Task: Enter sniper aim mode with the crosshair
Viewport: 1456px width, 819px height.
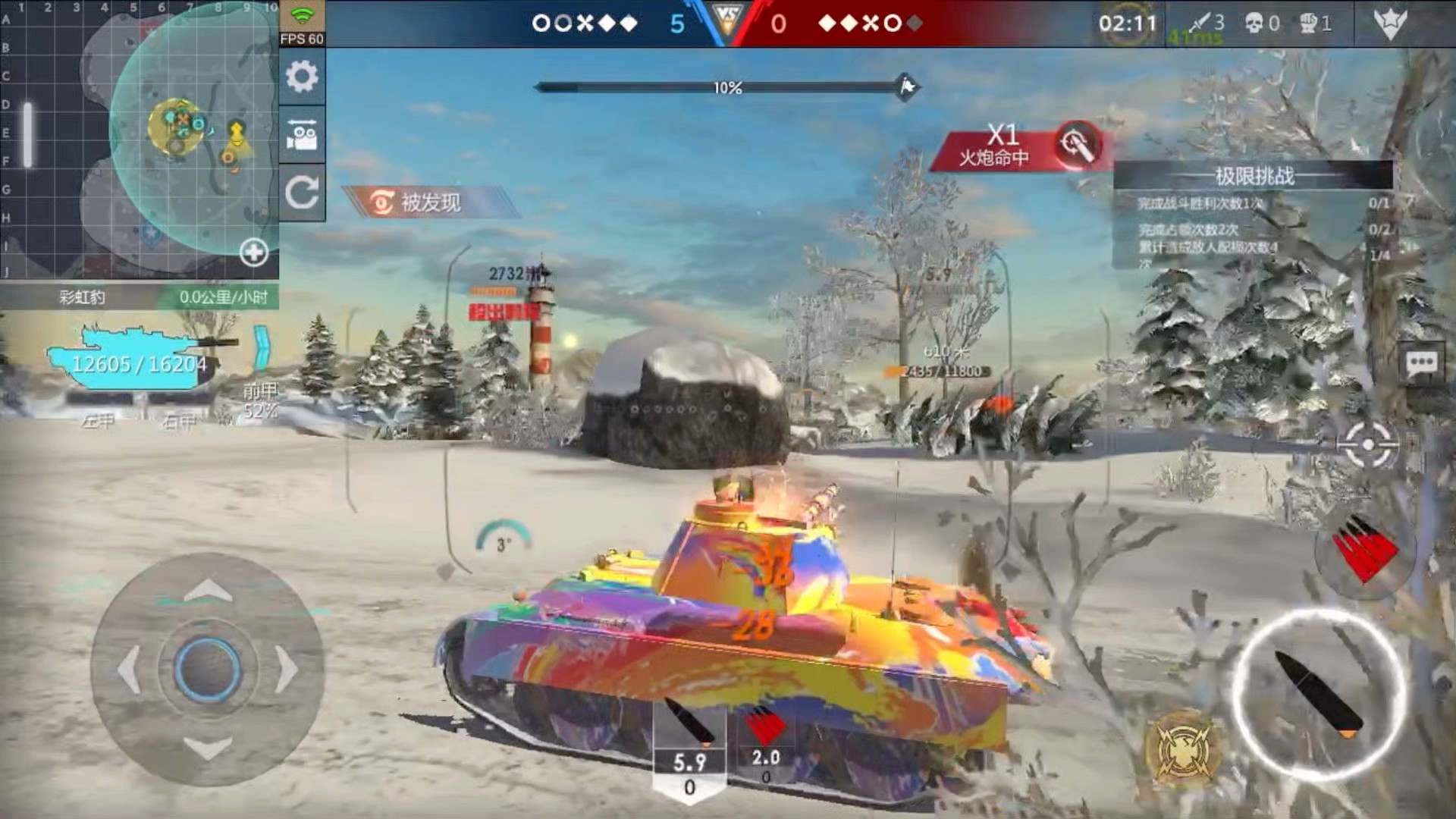Action: 1367,444
